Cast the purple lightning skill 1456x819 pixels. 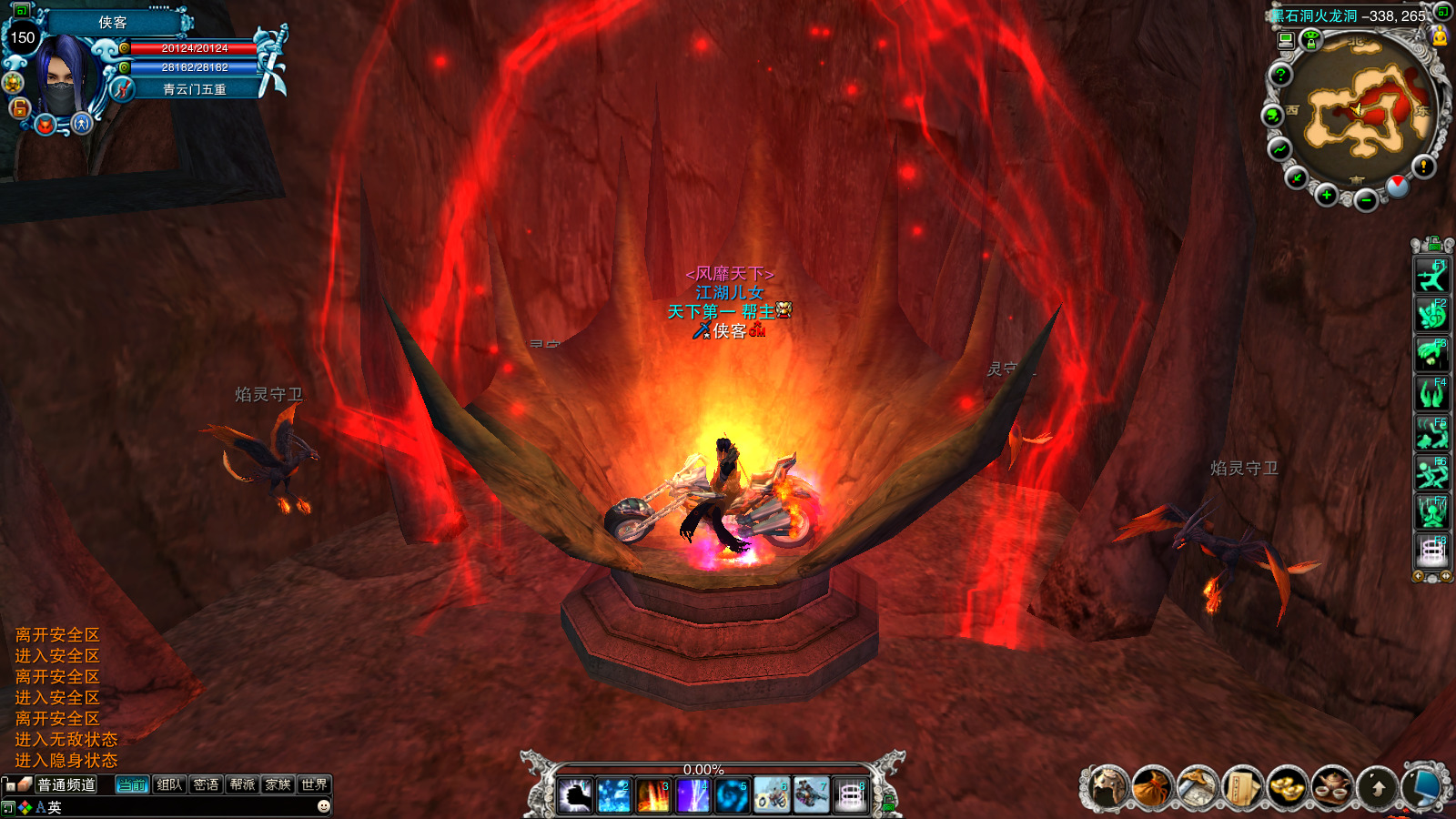click(693, 796)
